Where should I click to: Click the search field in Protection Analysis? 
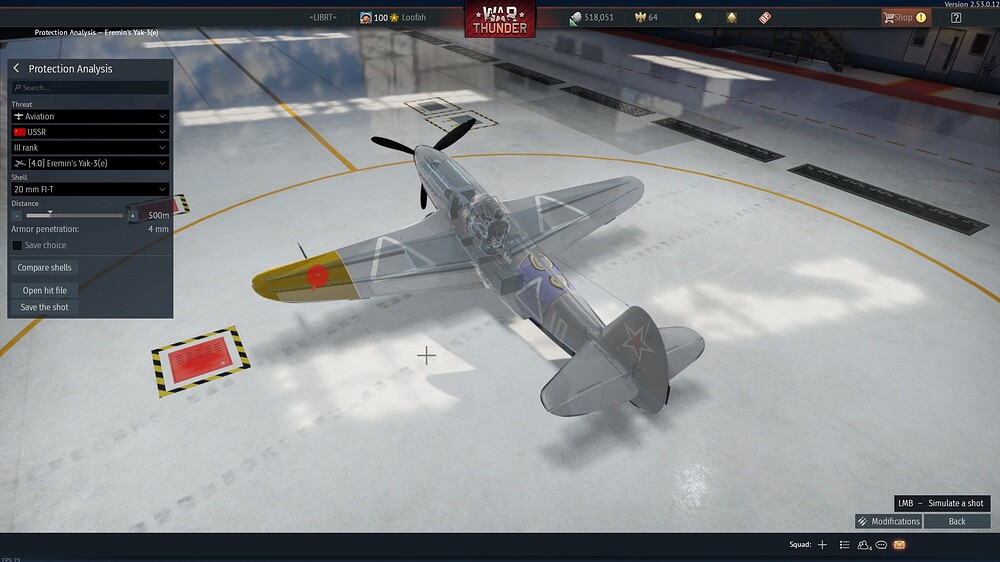click(x=90, y=88)
